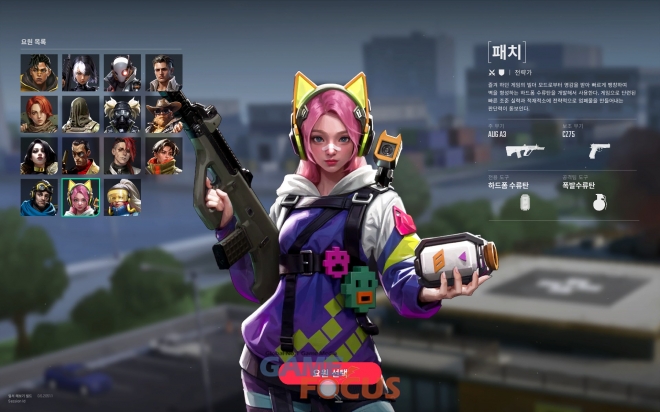
Task: Select the white-haired robot agent with red eye
Action: (x=122, y=73)
